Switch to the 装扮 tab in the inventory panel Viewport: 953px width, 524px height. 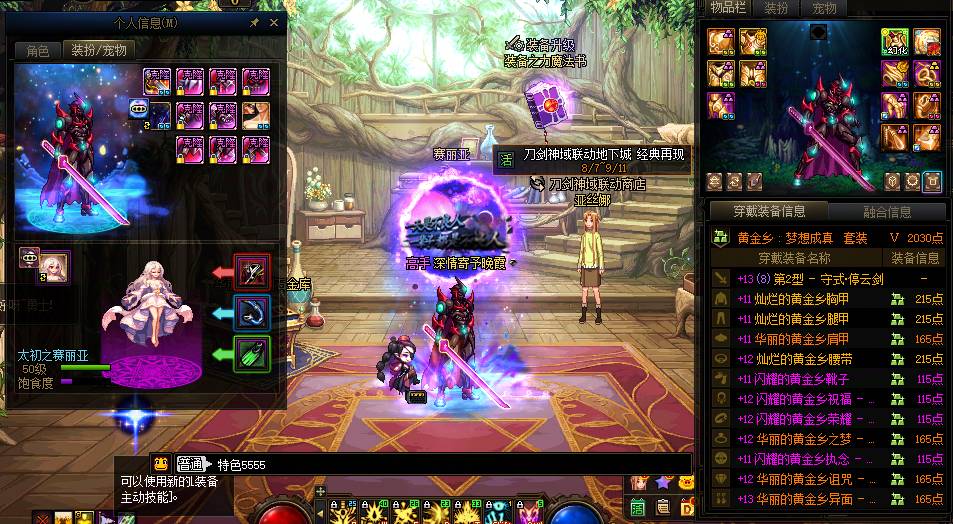click(777, 8)
